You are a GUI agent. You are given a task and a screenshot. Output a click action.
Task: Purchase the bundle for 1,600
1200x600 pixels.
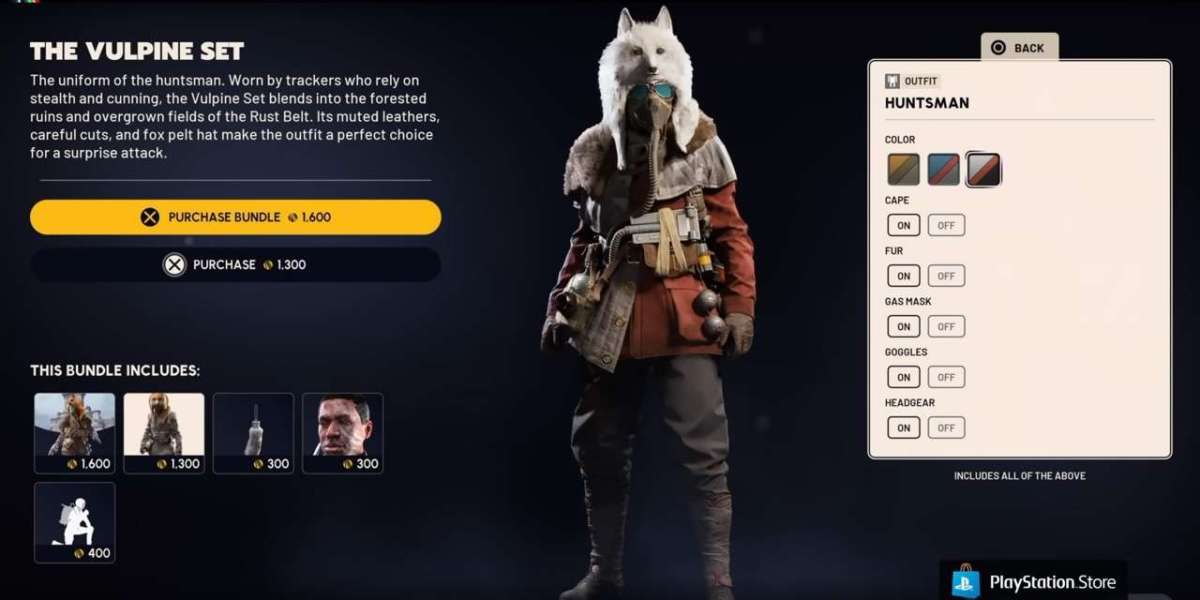tap(235, 217)
